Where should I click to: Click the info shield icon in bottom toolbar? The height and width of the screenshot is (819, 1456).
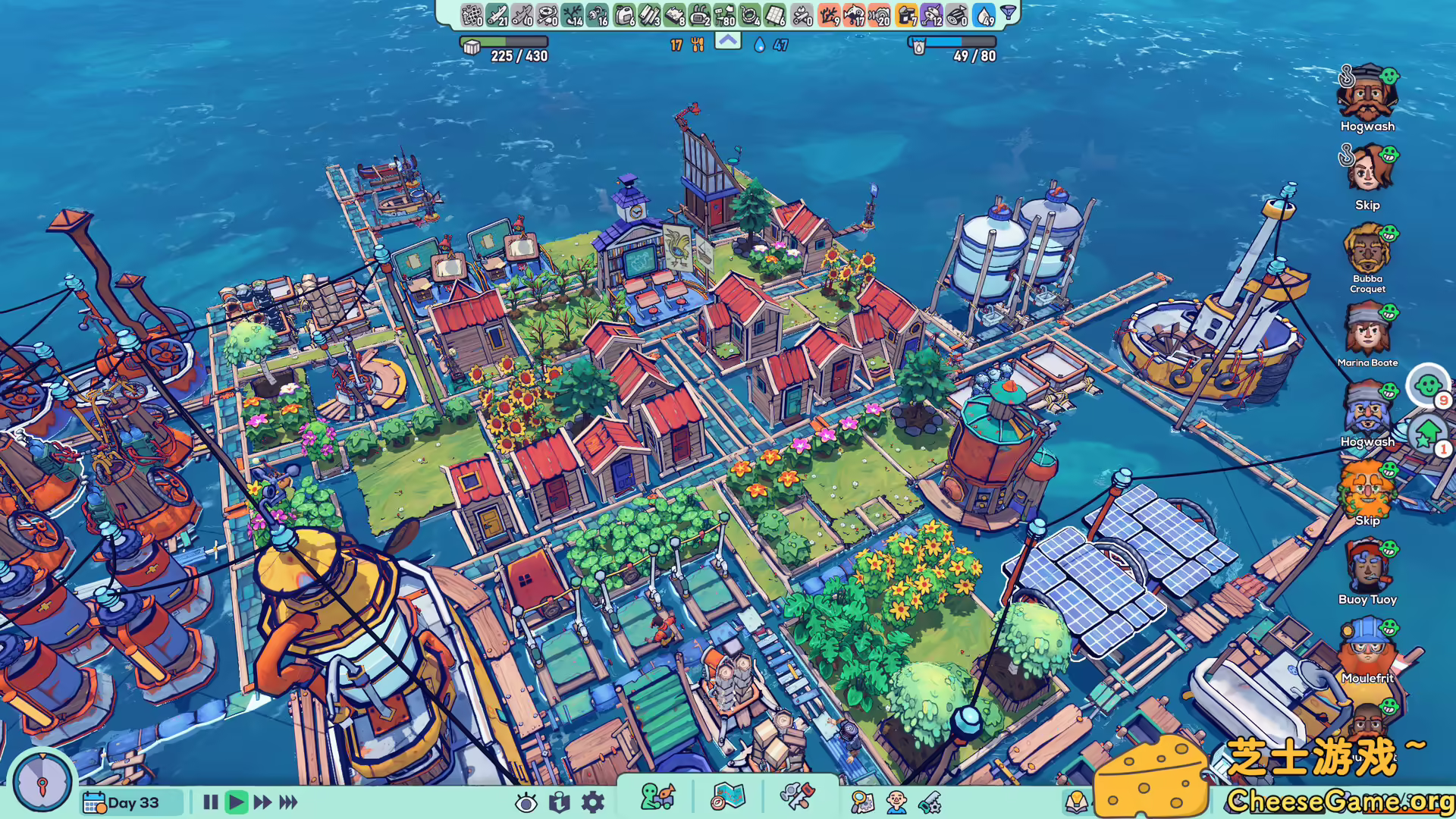(559, 802)
